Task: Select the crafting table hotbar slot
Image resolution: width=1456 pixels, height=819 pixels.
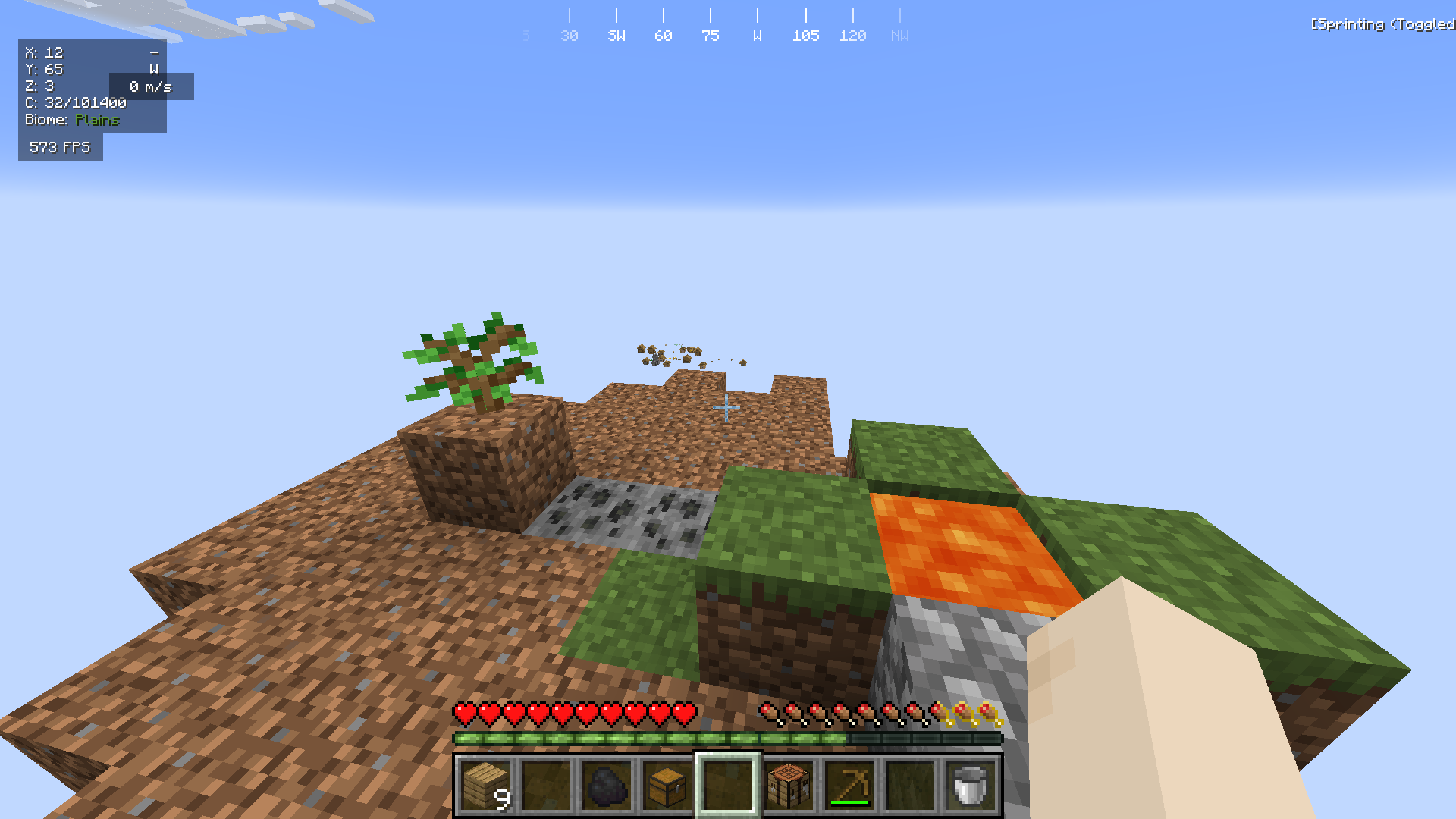Action: click(787, 786)
